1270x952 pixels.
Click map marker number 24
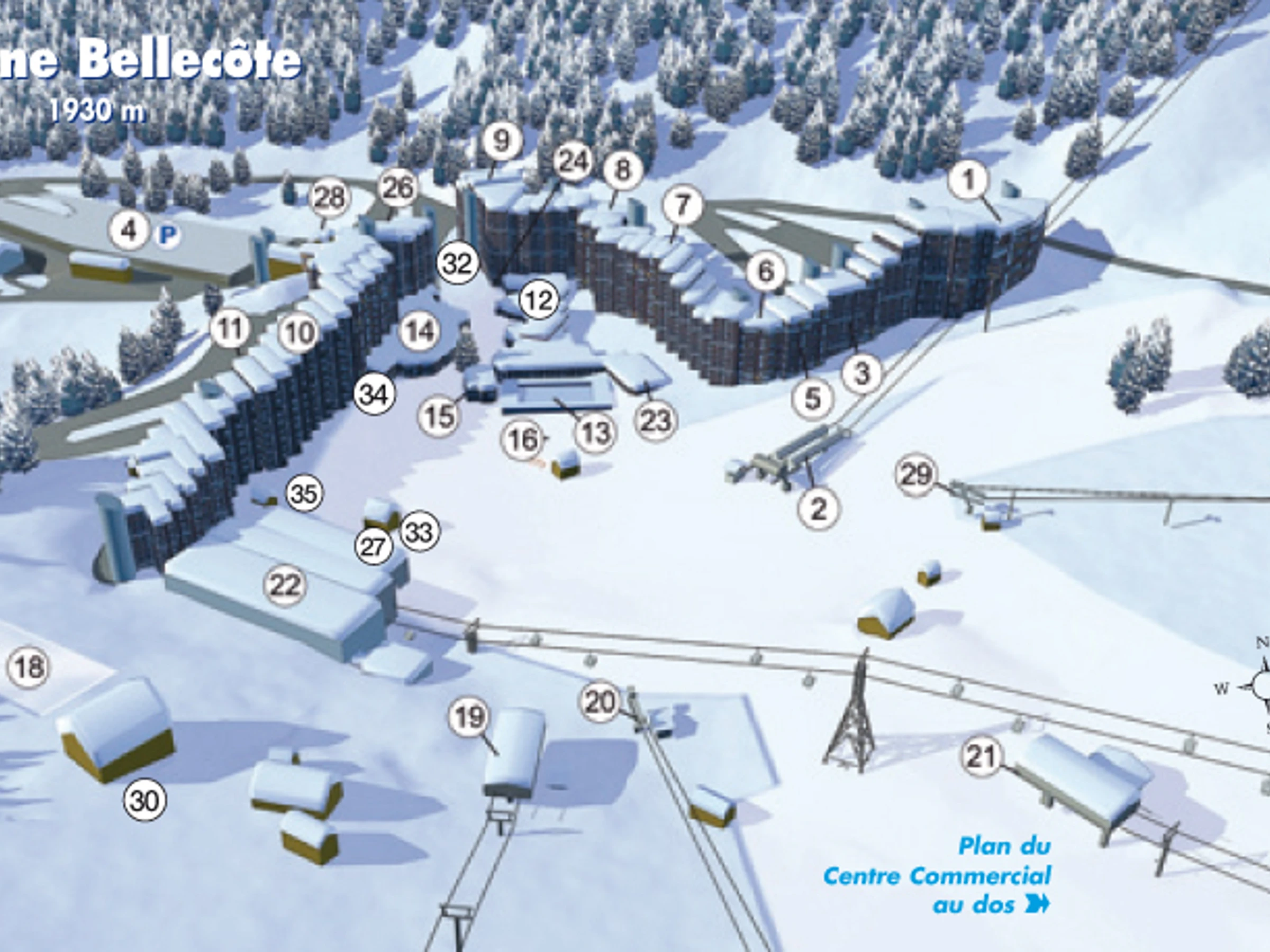(574, 162)
